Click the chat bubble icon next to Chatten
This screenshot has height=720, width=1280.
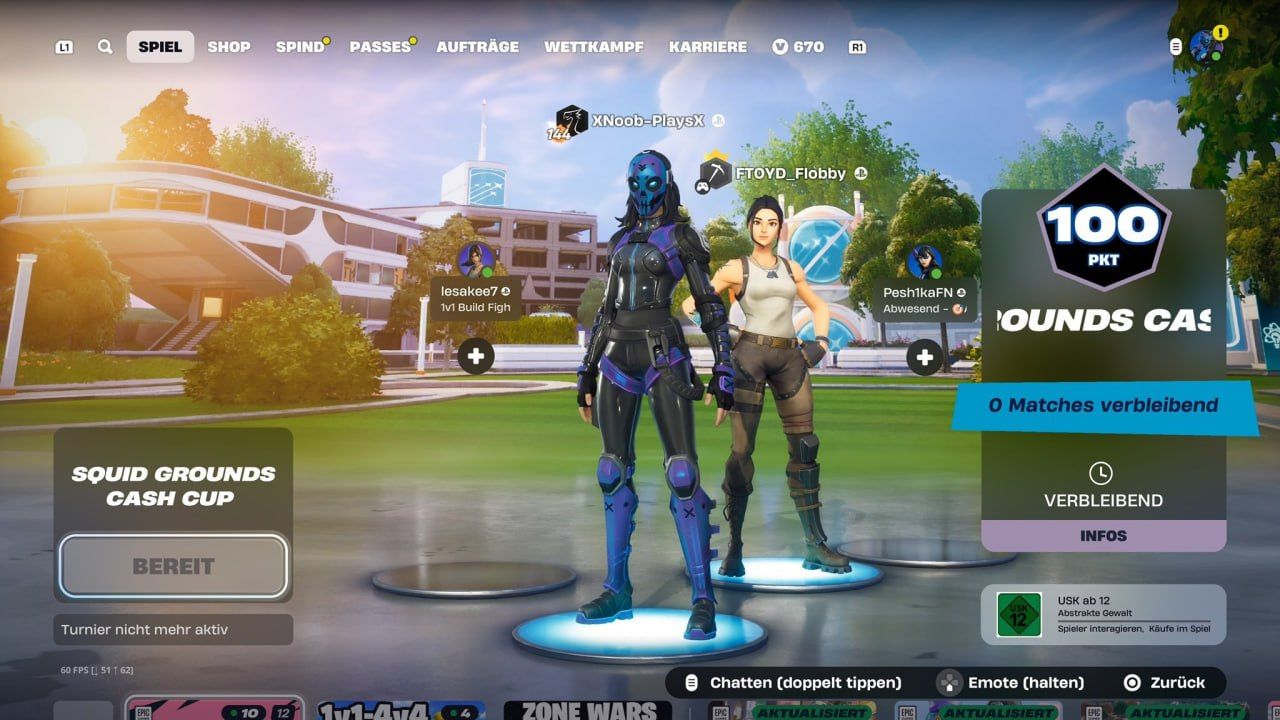click(x=691, y=683)
